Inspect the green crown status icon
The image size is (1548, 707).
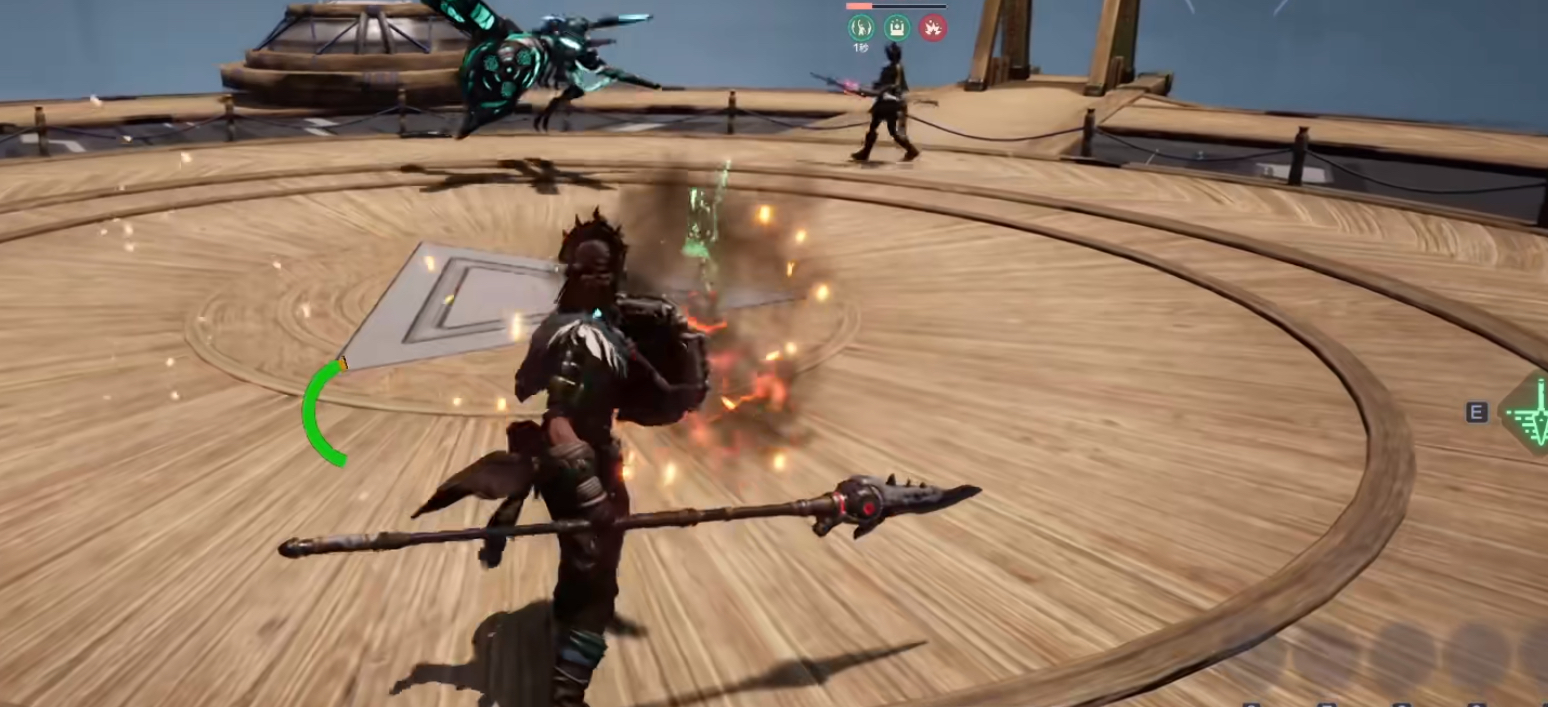897,28
